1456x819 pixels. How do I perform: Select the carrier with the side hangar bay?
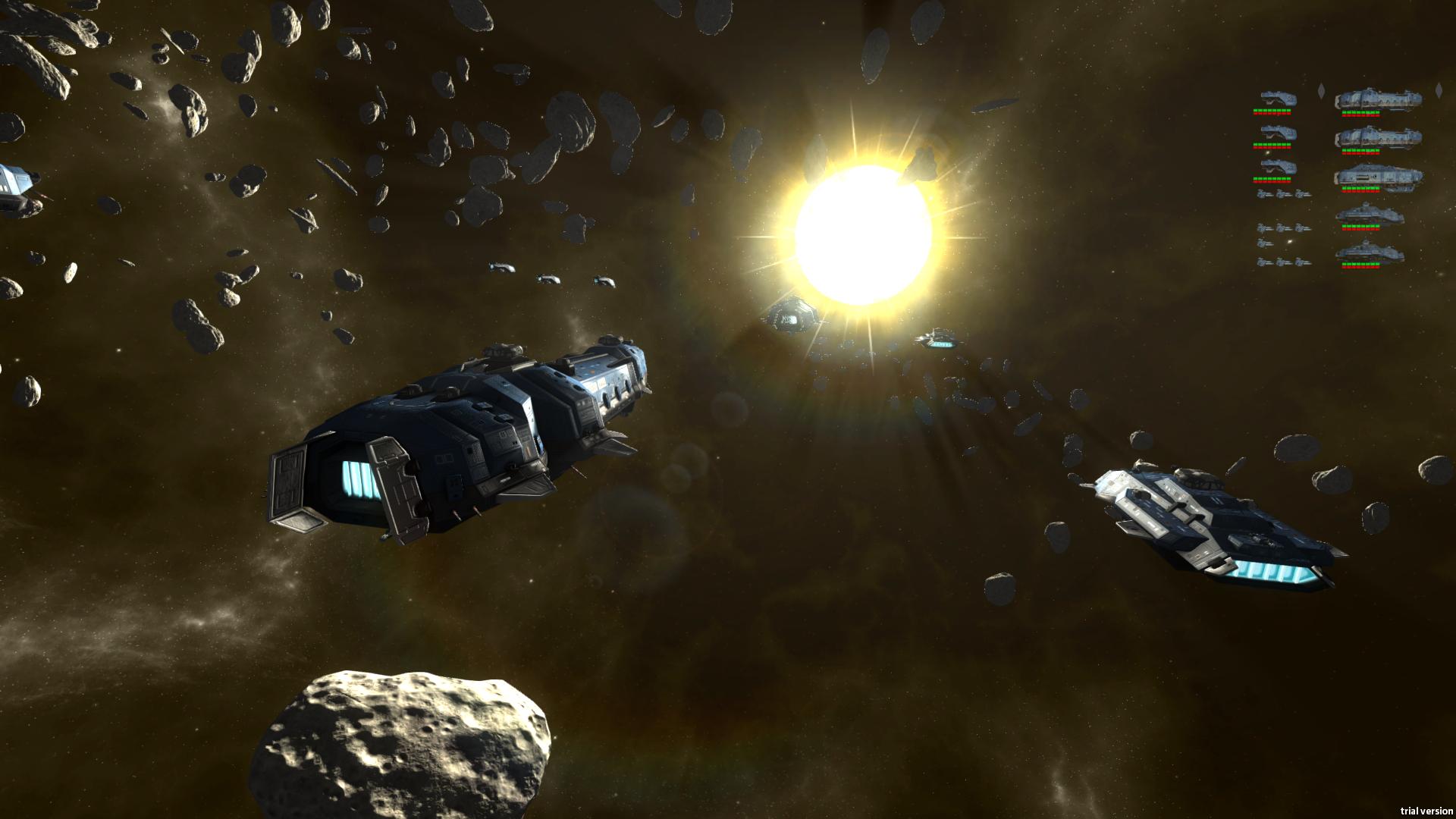1377,175
